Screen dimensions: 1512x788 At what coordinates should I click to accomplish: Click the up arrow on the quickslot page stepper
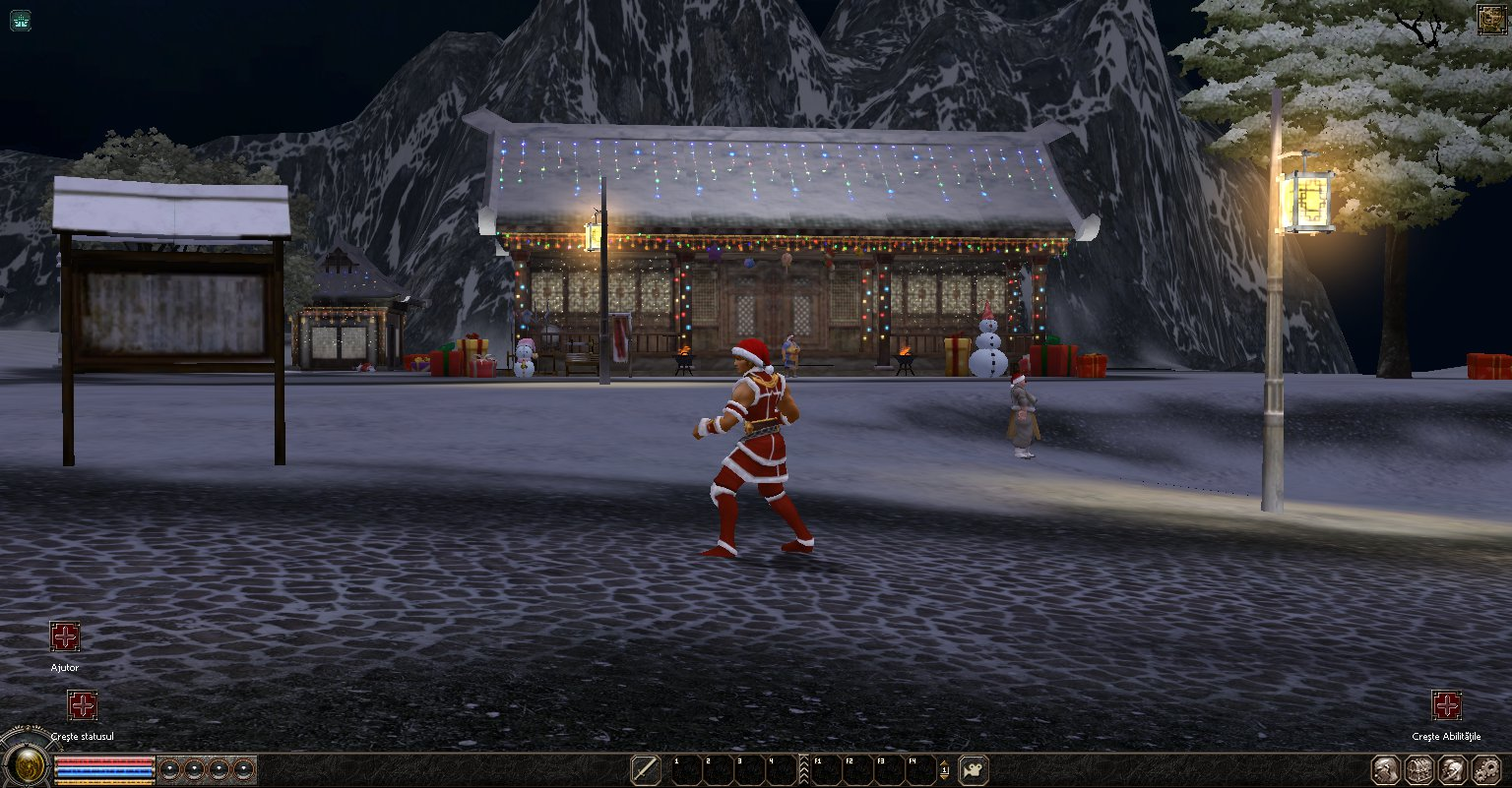click(944, 764)
